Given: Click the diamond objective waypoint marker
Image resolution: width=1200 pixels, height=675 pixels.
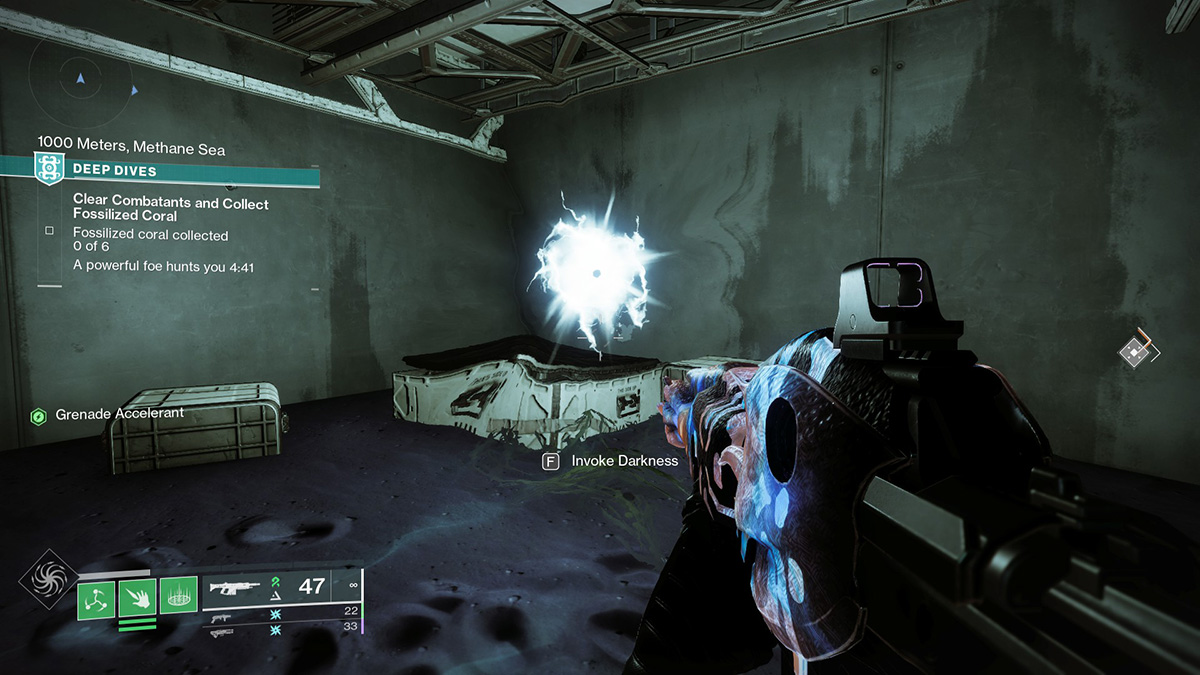Looking at the screenshot, I should pos(1134,351).
